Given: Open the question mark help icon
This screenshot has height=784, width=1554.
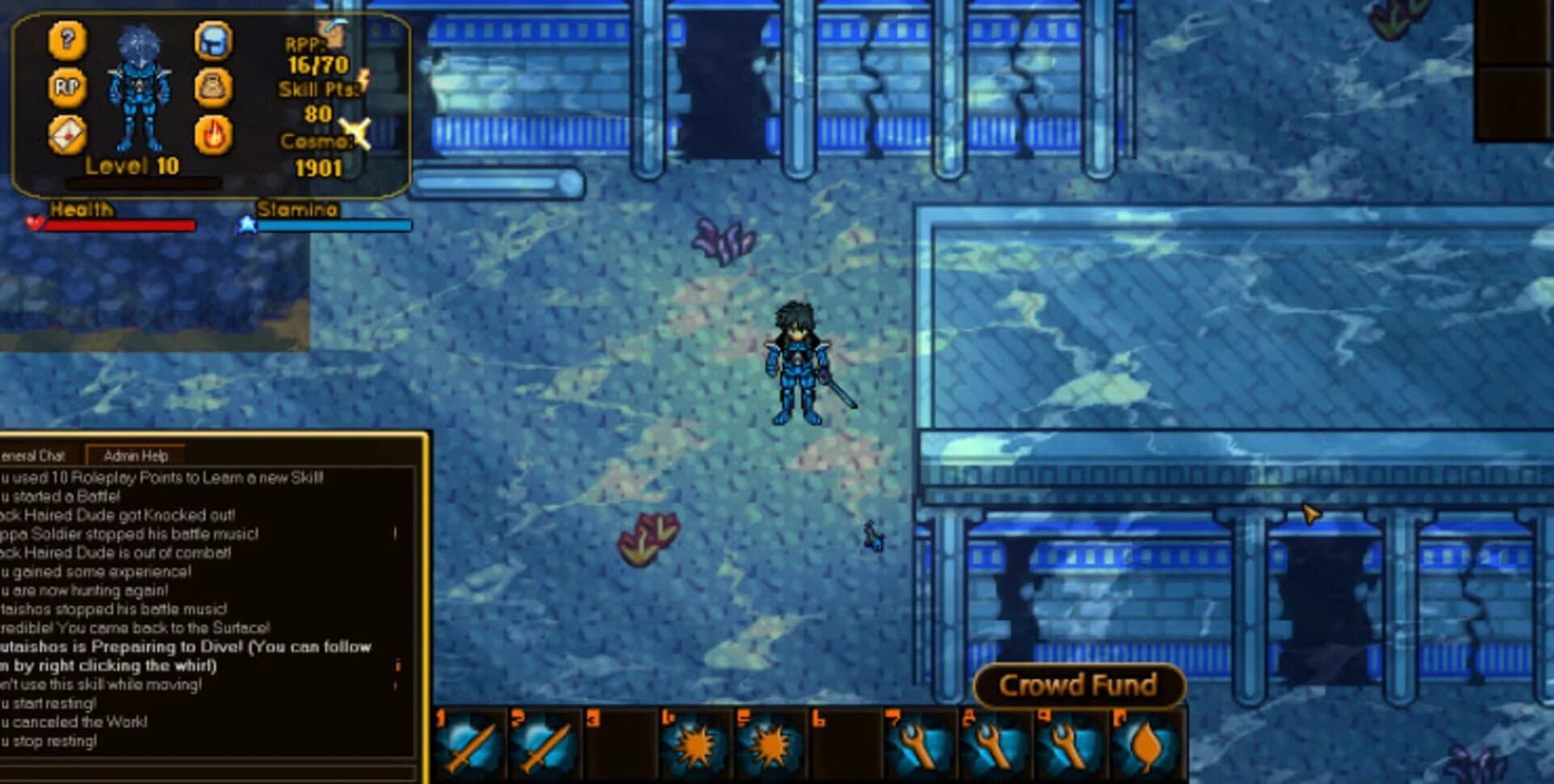Looking at the screenshot, I should (67, 40).
